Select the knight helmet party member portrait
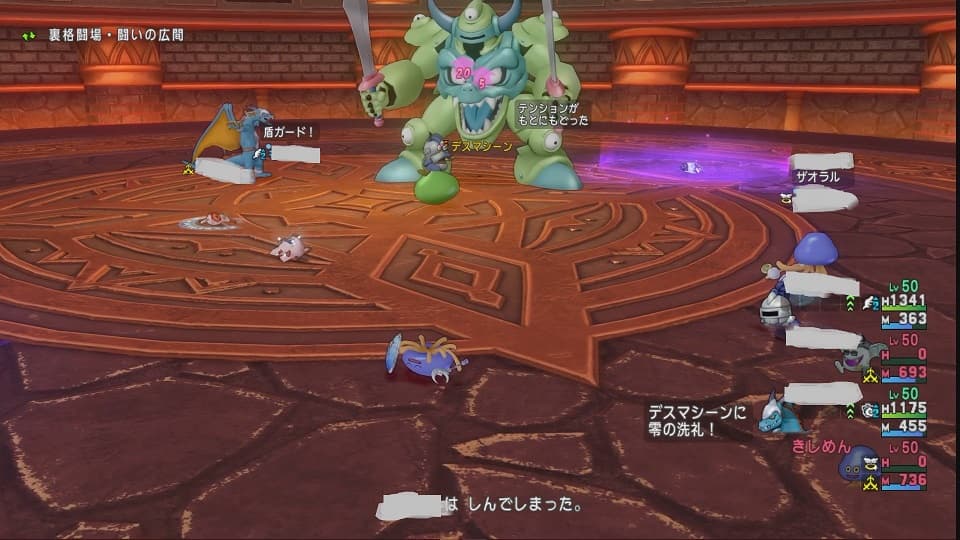Screen dimensions: 960x540 point(776,312)
